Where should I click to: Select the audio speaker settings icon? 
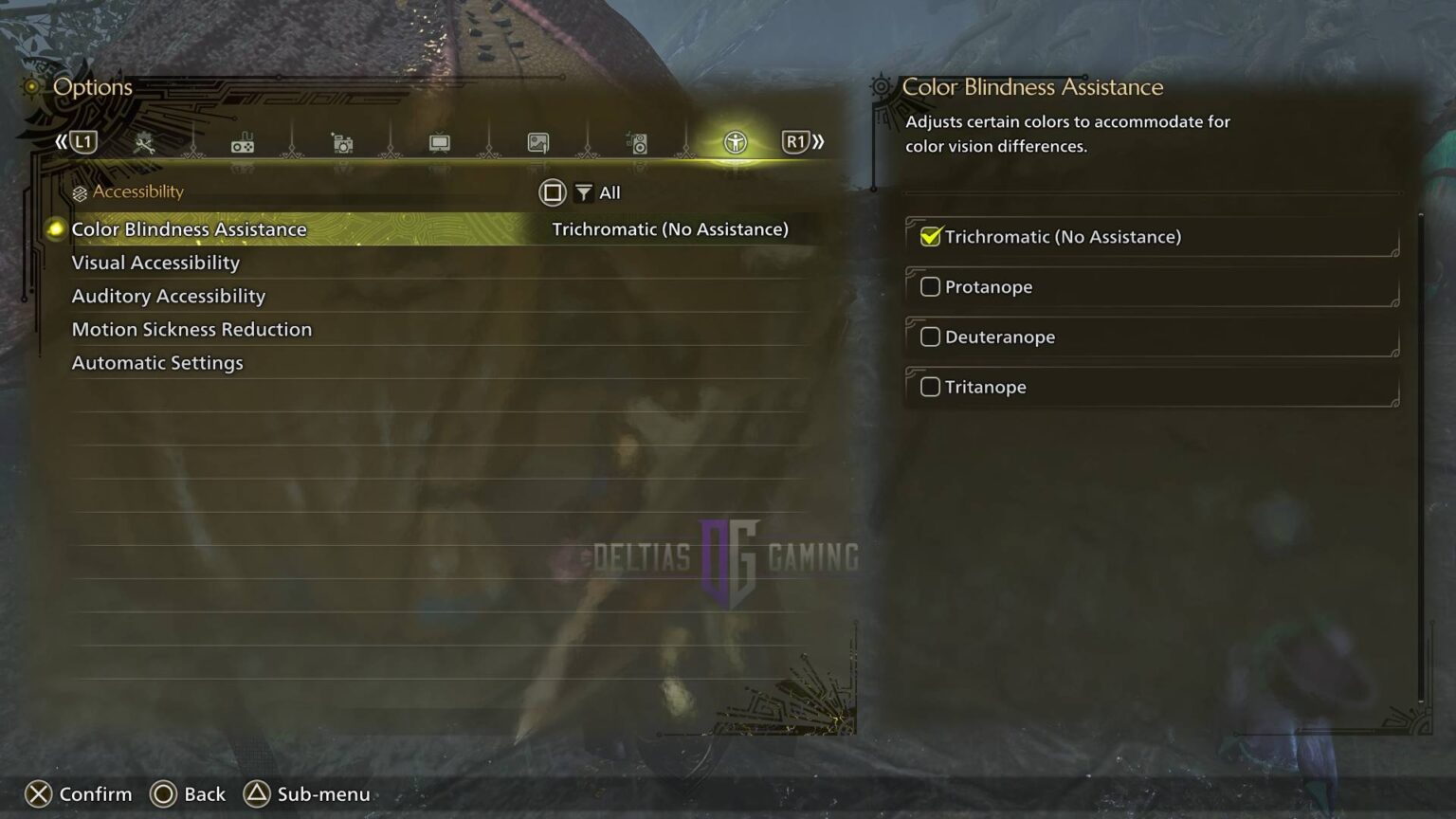pyautogui.click(x=637, y=143)
